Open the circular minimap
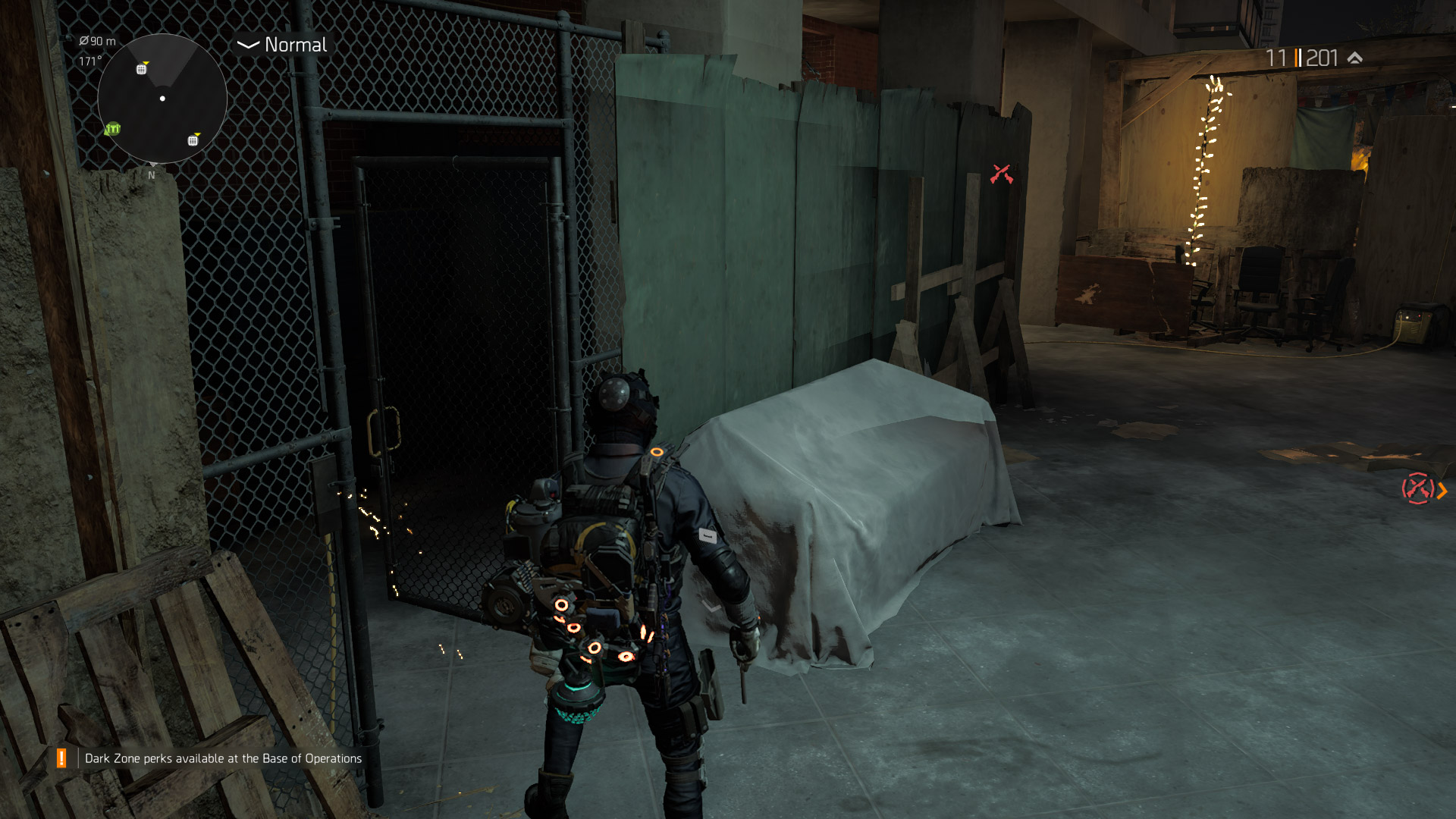Image resolution: width=1456 pixels, height=819 pixels. click(162, 99)
